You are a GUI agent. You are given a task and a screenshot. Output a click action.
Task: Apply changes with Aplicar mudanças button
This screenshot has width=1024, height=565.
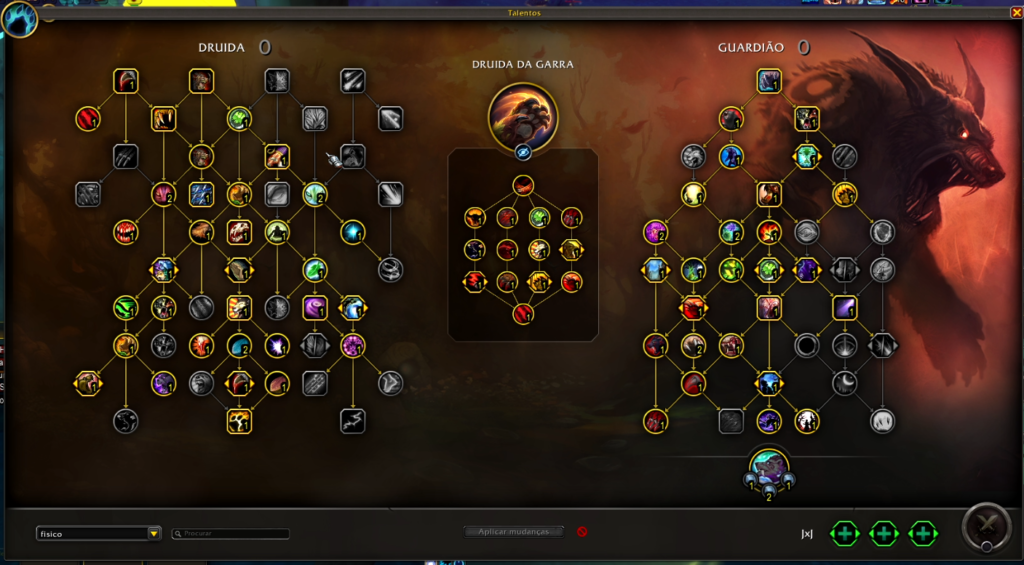point(514,532)
